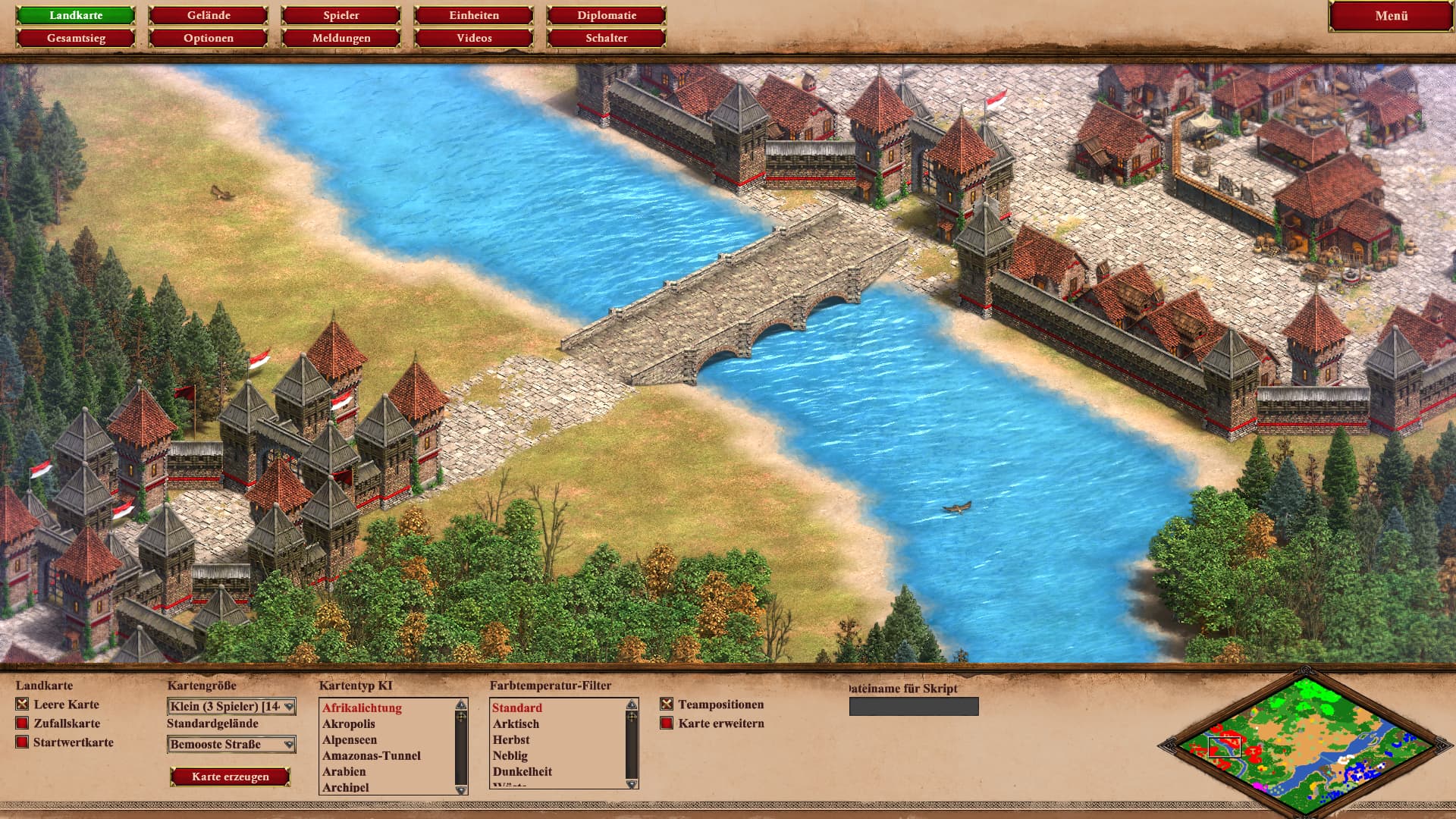
Task: Click the script filename input field
Action: (914, 707)
